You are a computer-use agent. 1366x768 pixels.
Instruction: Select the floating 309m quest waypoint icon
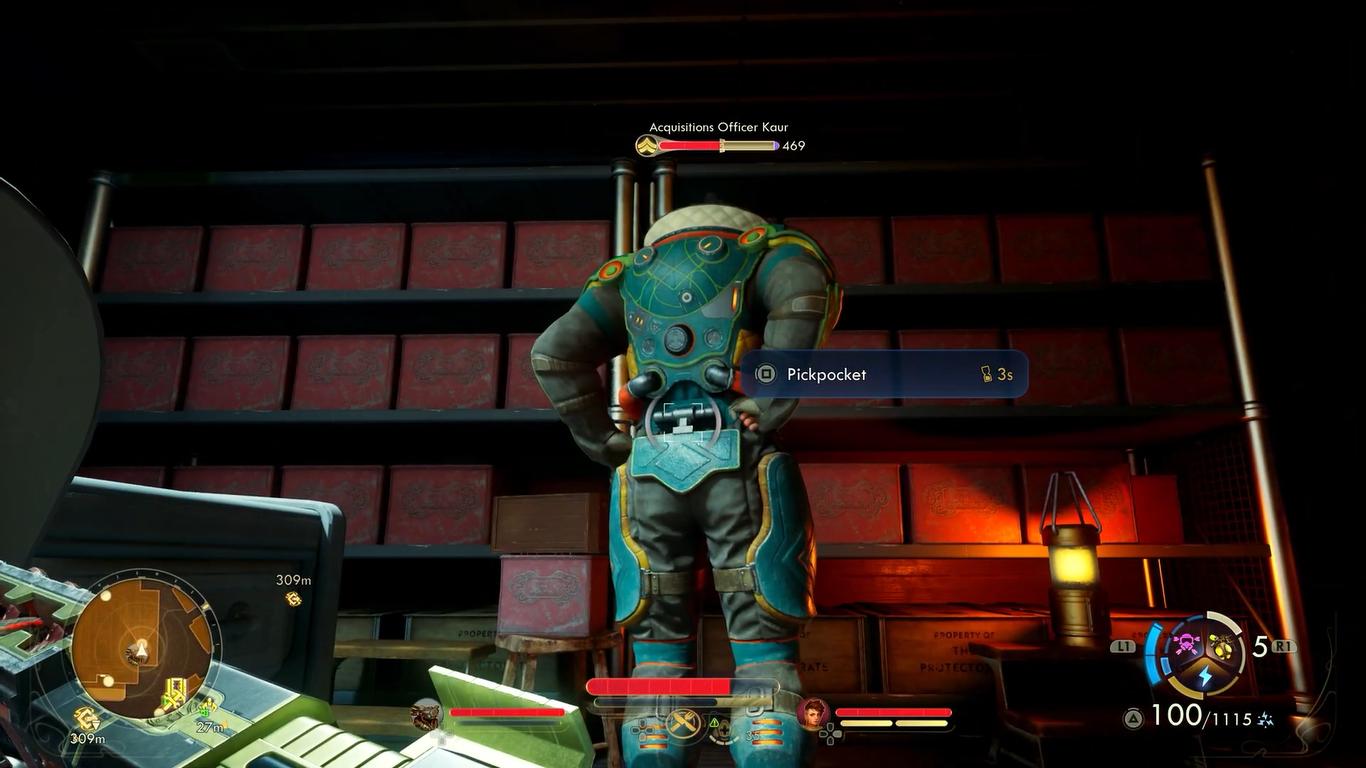coord(293,598)
